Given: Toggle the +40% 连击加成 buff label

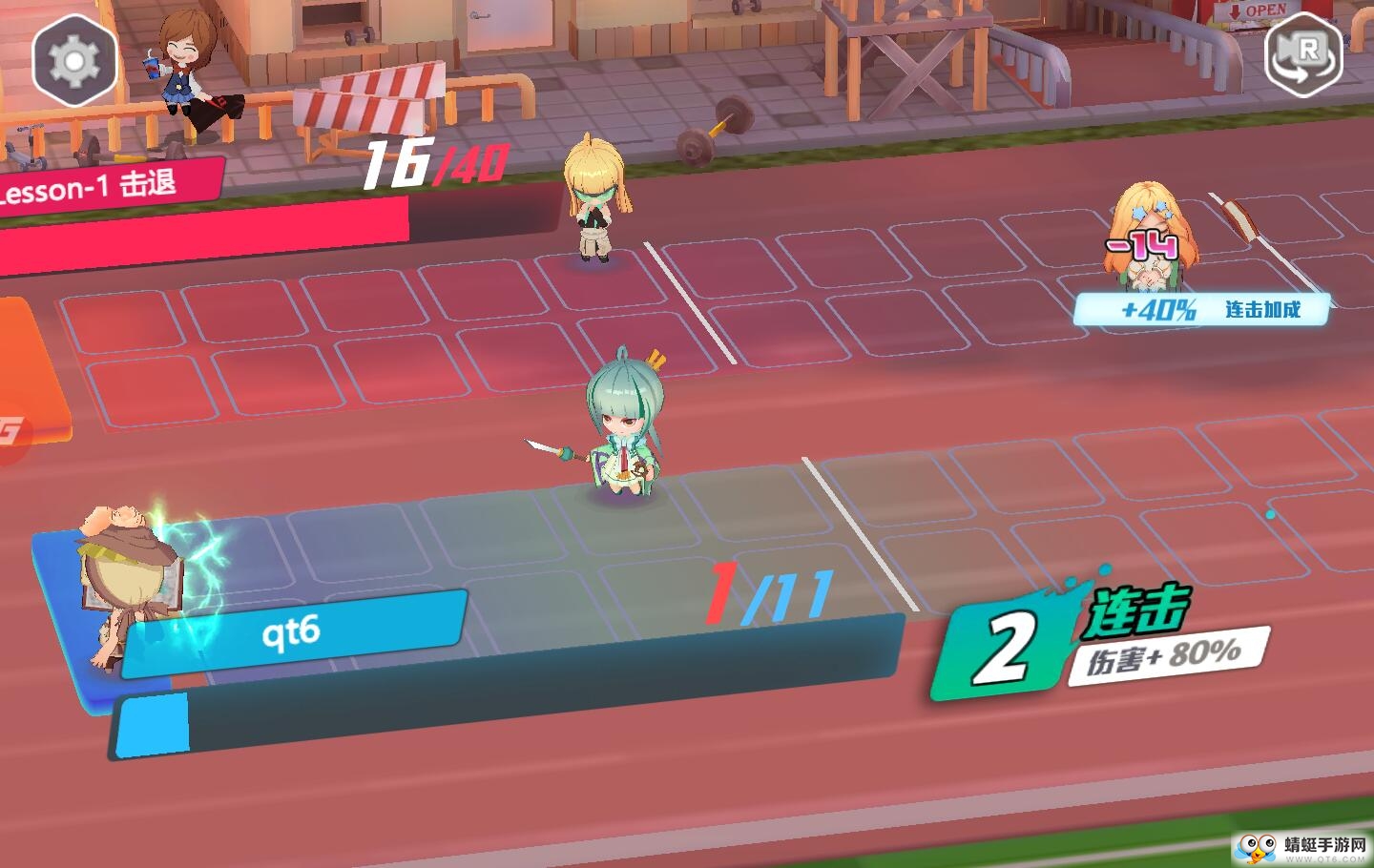Looking at the screenshot, I should pyautogui.click(x=1200, y=307).
